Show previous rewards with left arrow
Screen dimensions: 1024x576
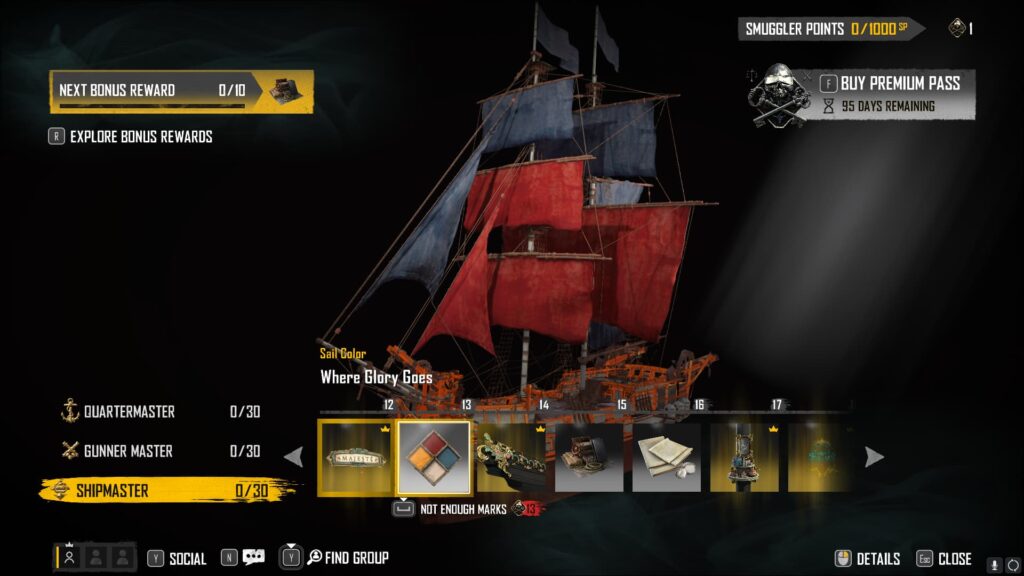pyautogui.click(x=294, y=457)
